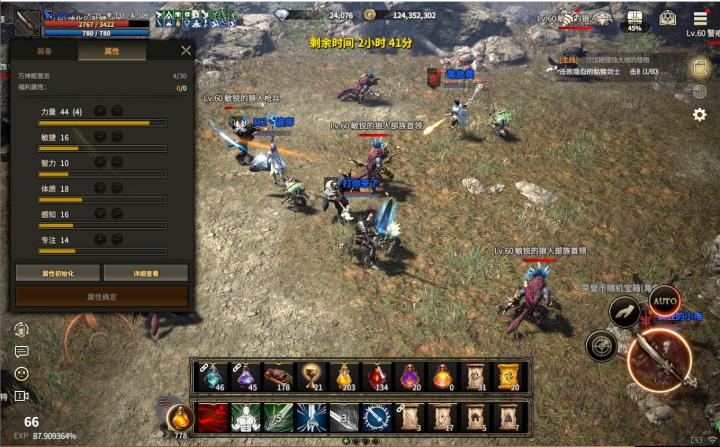Toggle the AUTO combat button

(x=664, y=300)
